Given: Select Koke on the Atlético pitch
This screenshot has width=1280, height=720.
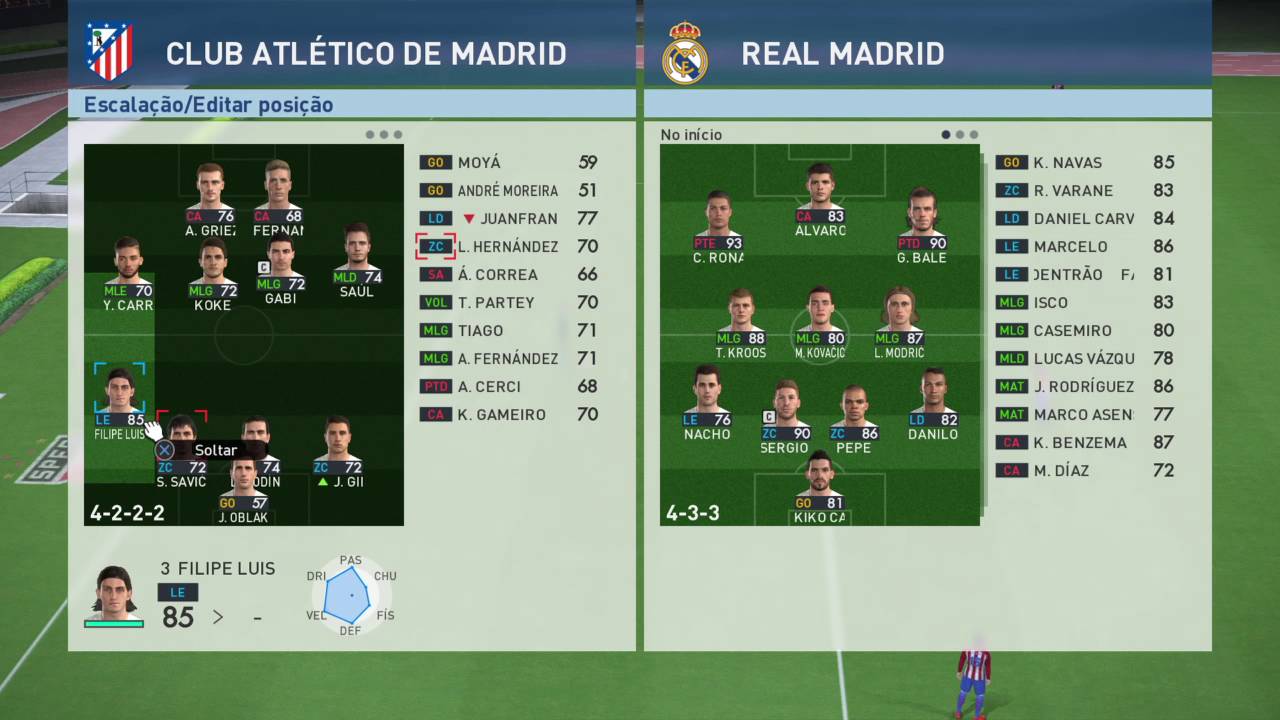Looking at the screenshot, I should click(213, 270).
